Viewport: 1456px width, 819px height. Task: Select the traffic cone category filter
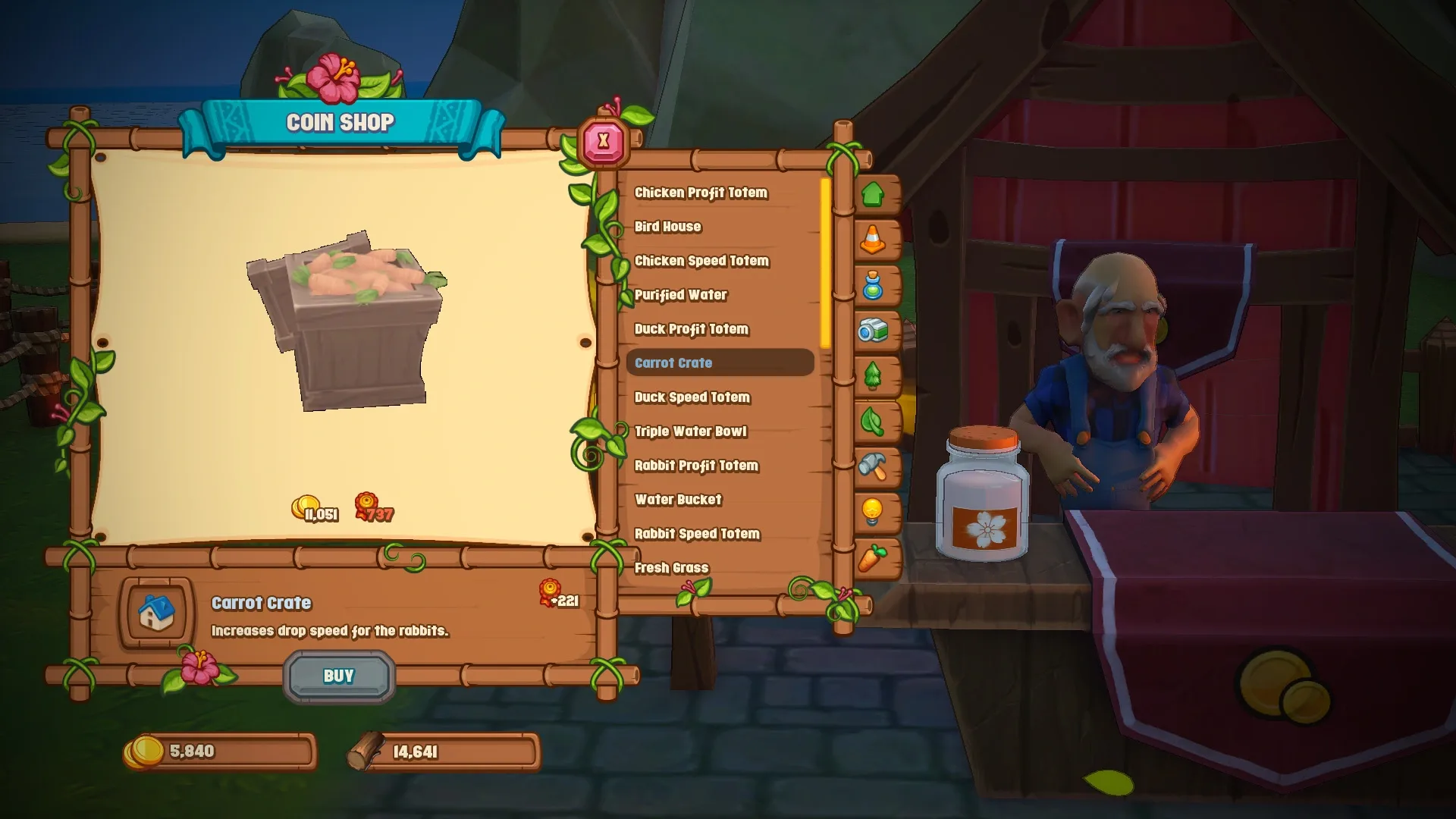pos(874,240)
